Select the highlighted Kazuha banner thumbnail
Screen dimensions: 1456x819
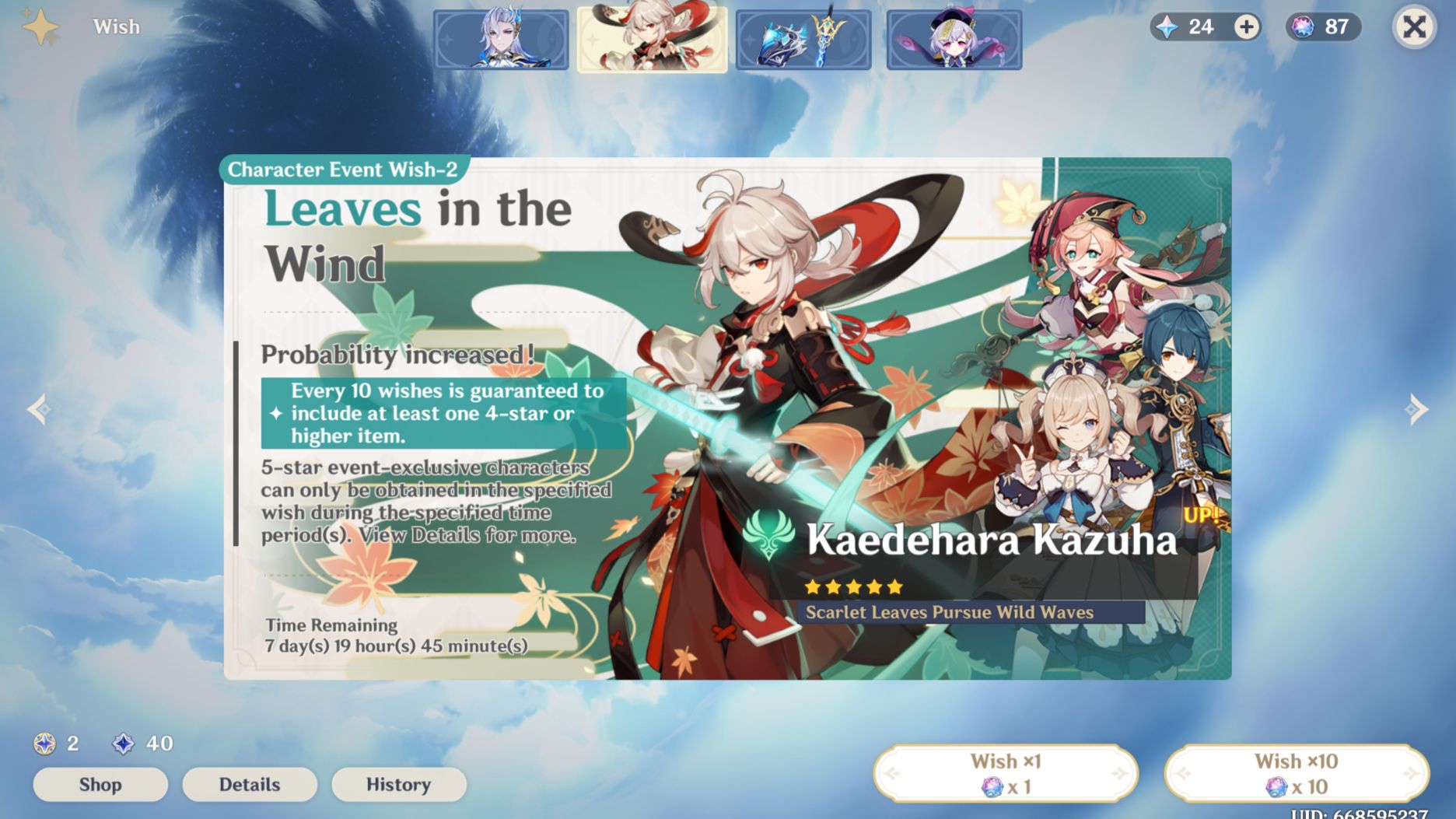[653, 40]
